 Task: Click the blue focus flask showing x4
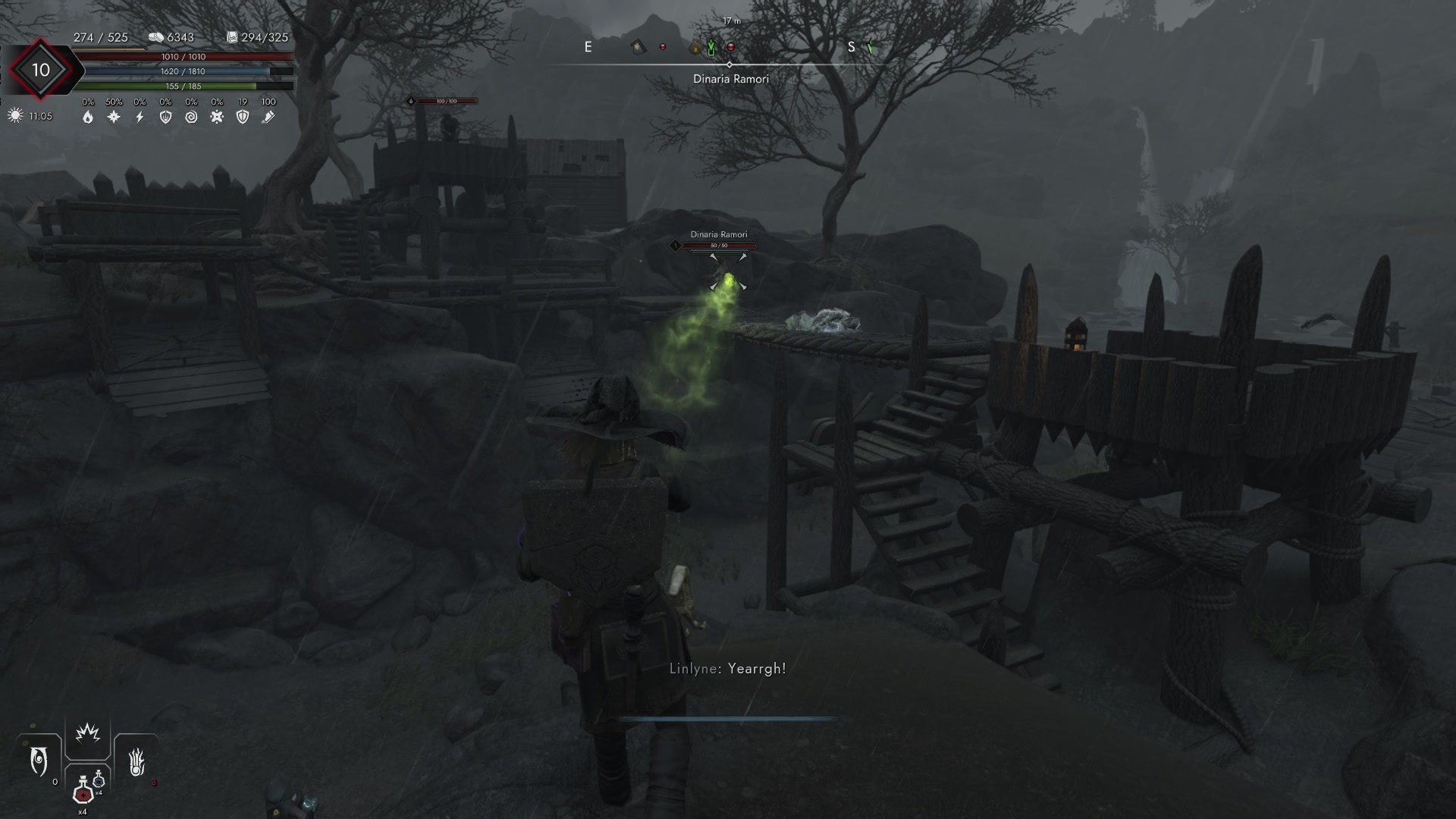pos(99,780)
